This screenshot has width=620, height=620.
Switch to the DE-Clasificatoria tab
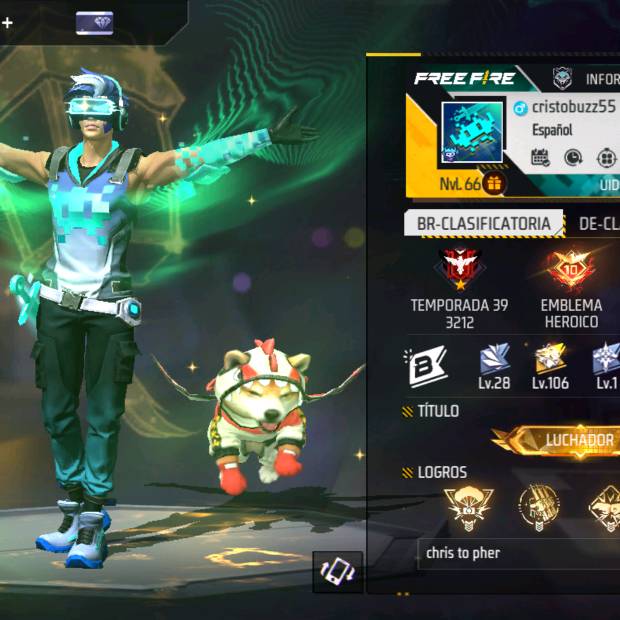tap(596, 223)
